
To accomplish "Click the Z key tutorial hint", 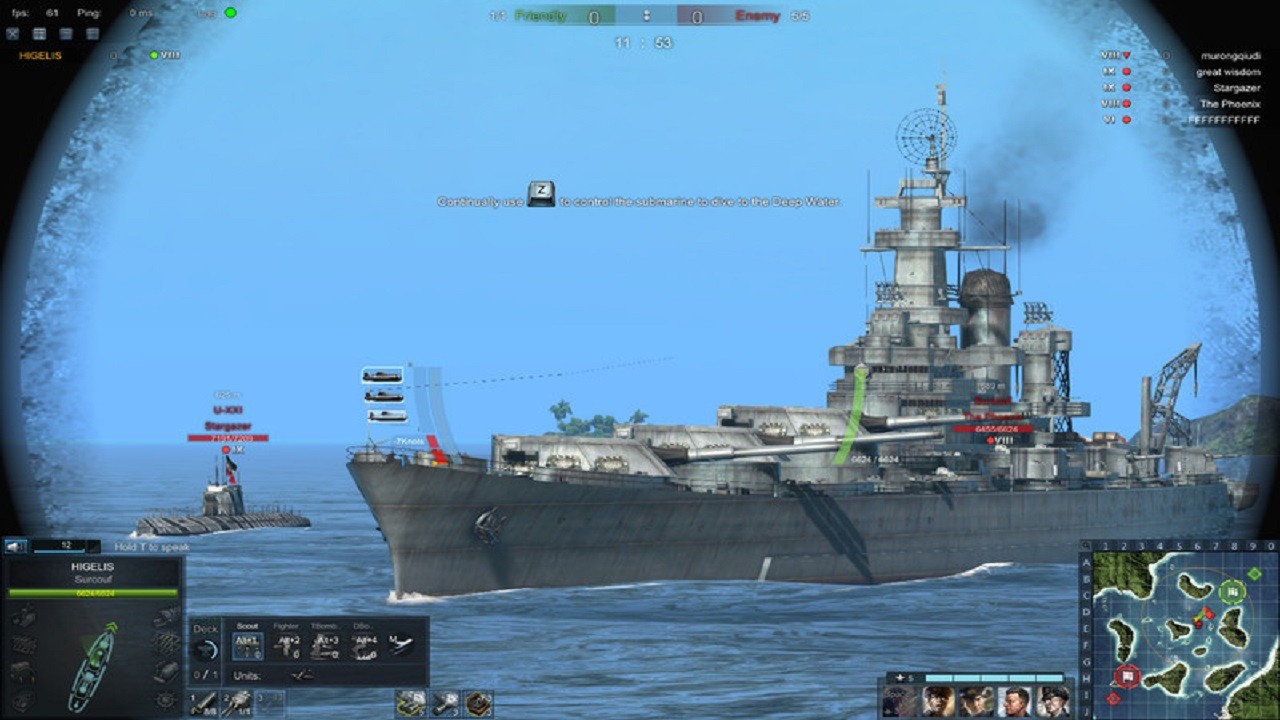I will (x=541, y=196).
